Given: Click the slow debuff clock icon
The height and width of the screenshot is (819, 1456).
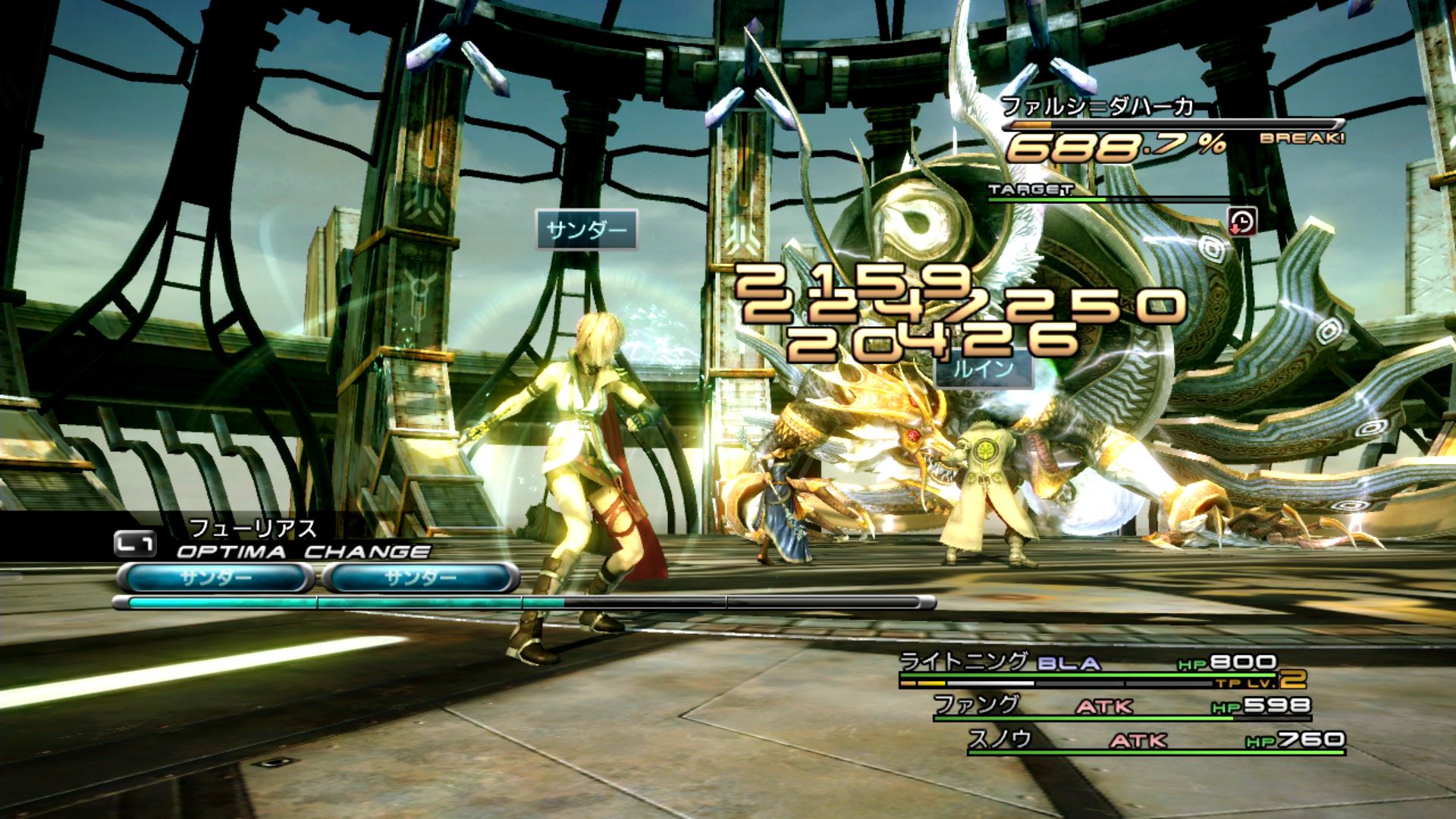Looking at the screenshot, I should (x=1241, y=221).
